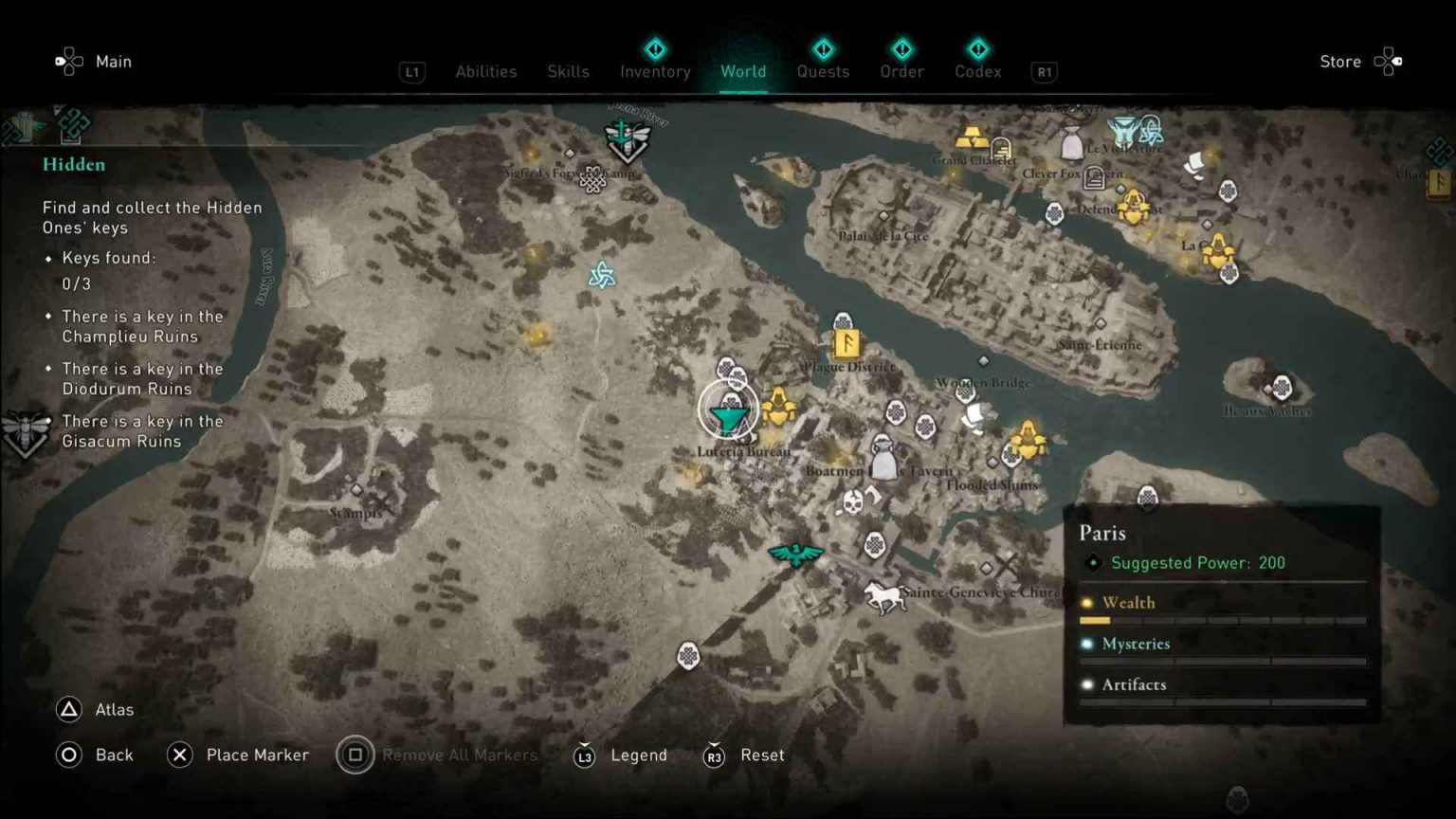The height and width of the screenshot is (819, 1456).
Task: Click the L1 shoulder button indicator
Action: click(x=411, y=72)
